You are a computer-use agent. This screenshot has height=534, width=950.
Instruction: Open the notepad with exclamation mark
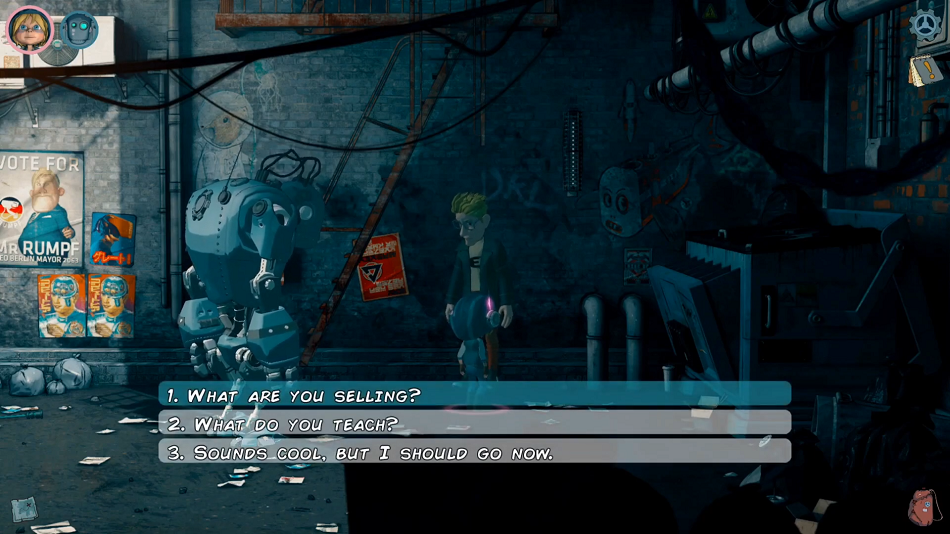[x=923, y=70]
